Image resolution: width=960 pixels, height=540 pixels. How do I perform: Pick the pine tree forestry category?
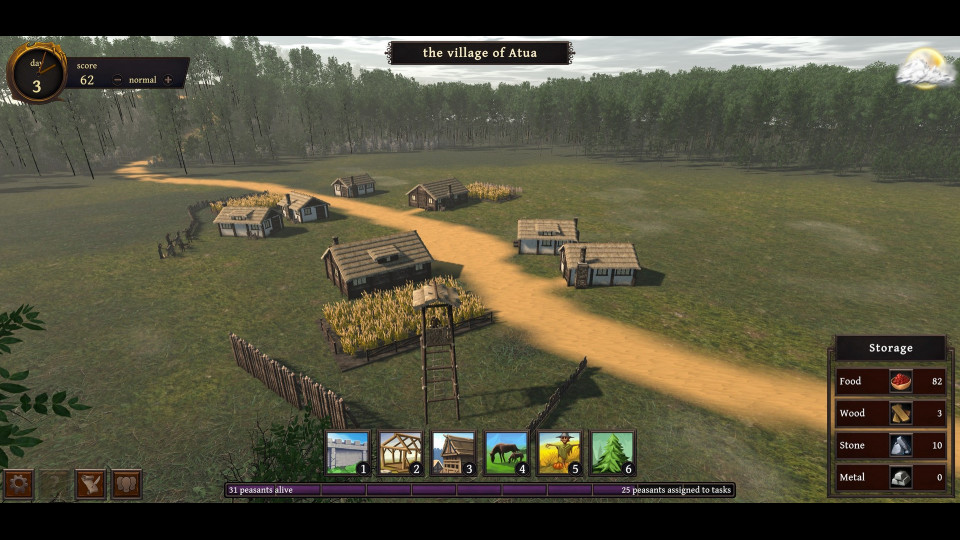(612, 453)
